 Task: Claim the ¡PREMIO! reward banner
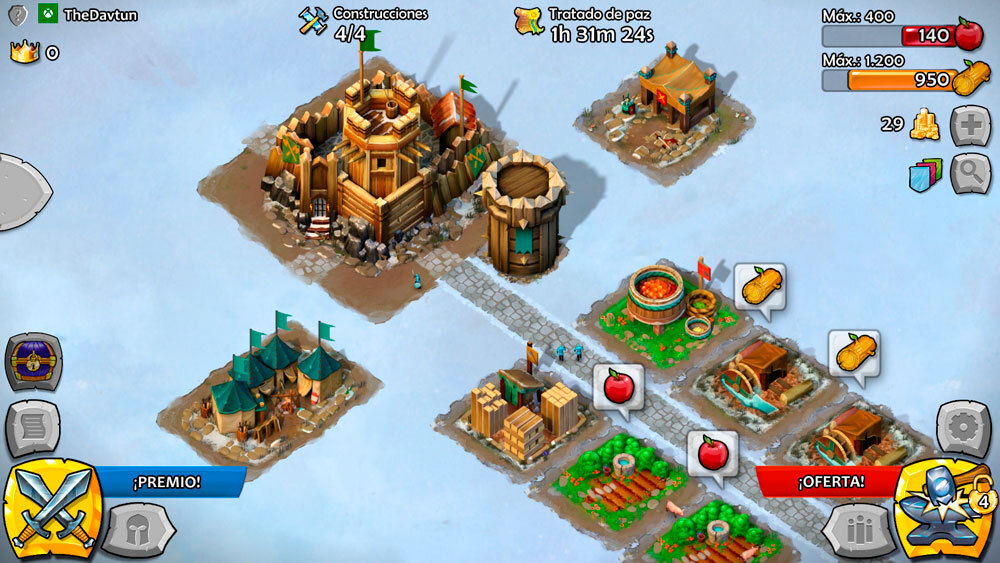click(x=167, y=482)
